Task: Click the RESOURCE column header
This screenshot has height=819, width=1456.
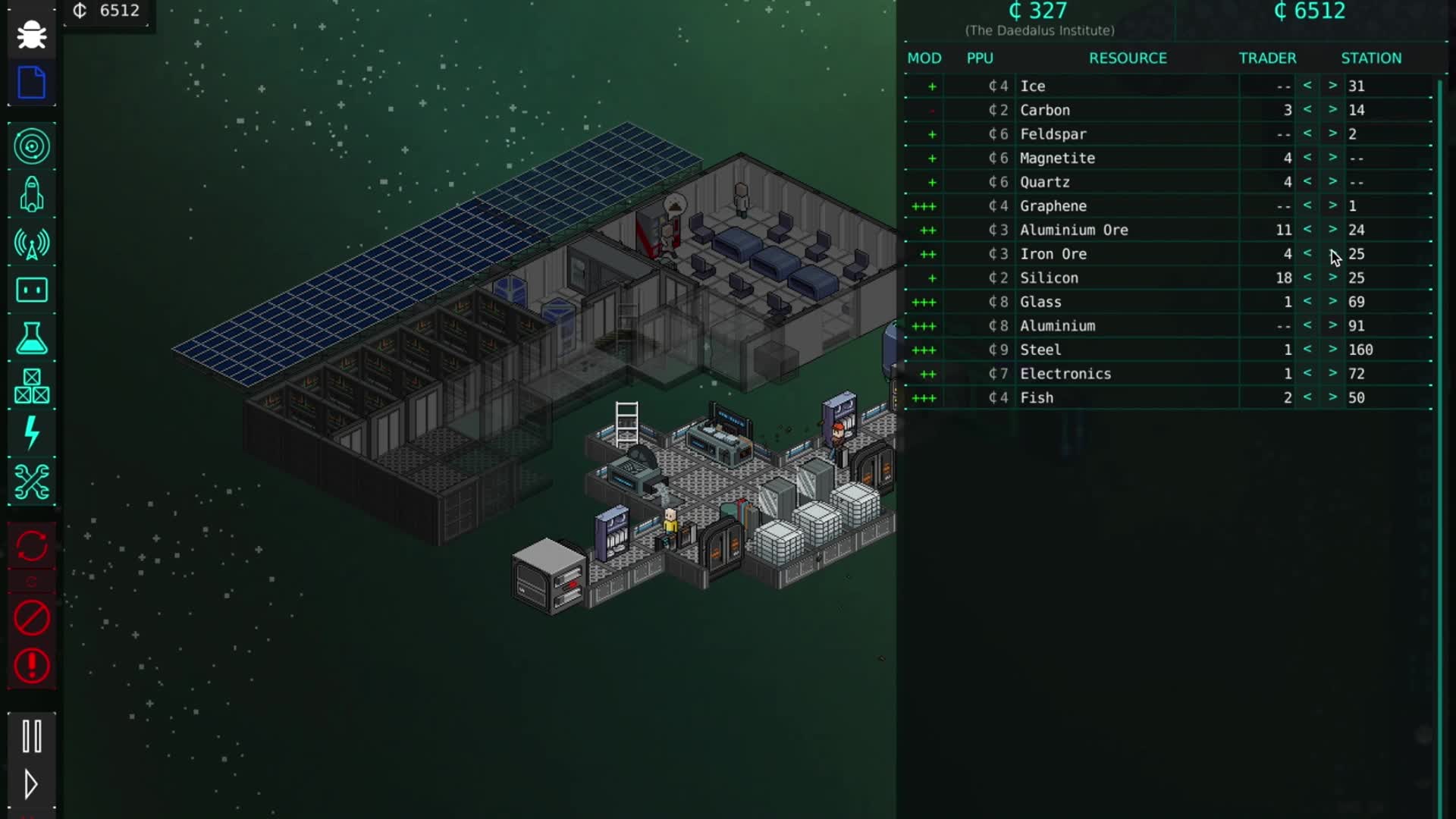Action: tap(1128, 58)
